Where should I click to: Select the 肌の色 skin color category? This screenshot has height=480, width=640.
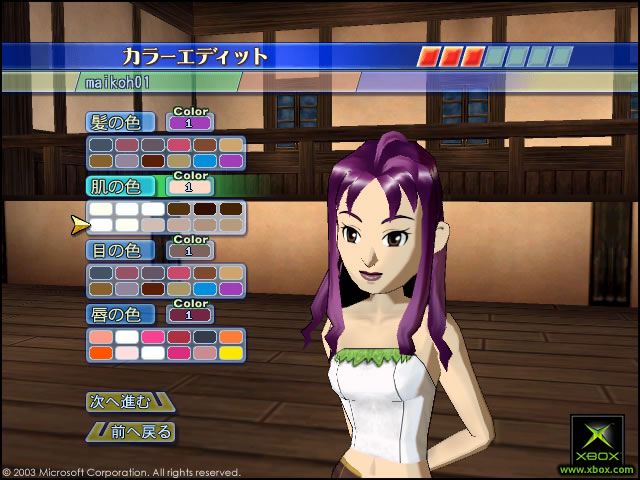[120, 186]
